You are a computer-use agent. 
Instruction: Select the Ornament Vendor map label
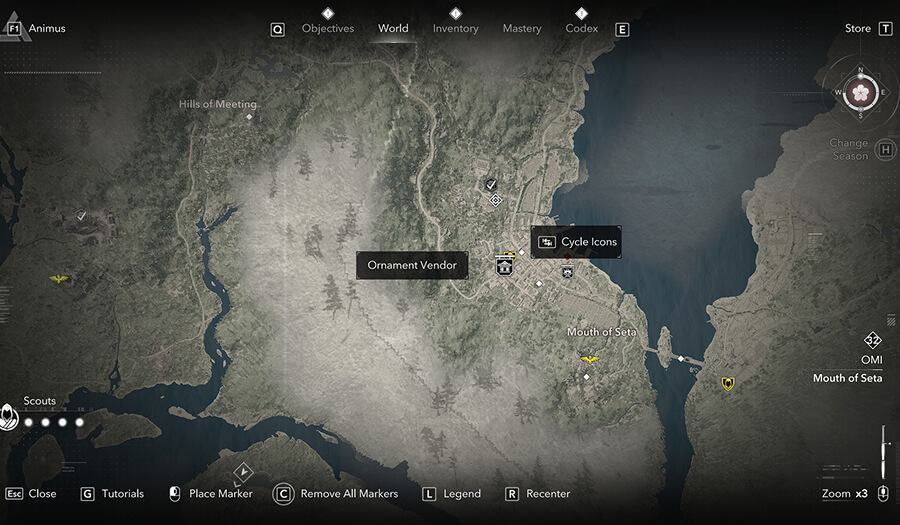pyautogui.click(x=412, y=265)
